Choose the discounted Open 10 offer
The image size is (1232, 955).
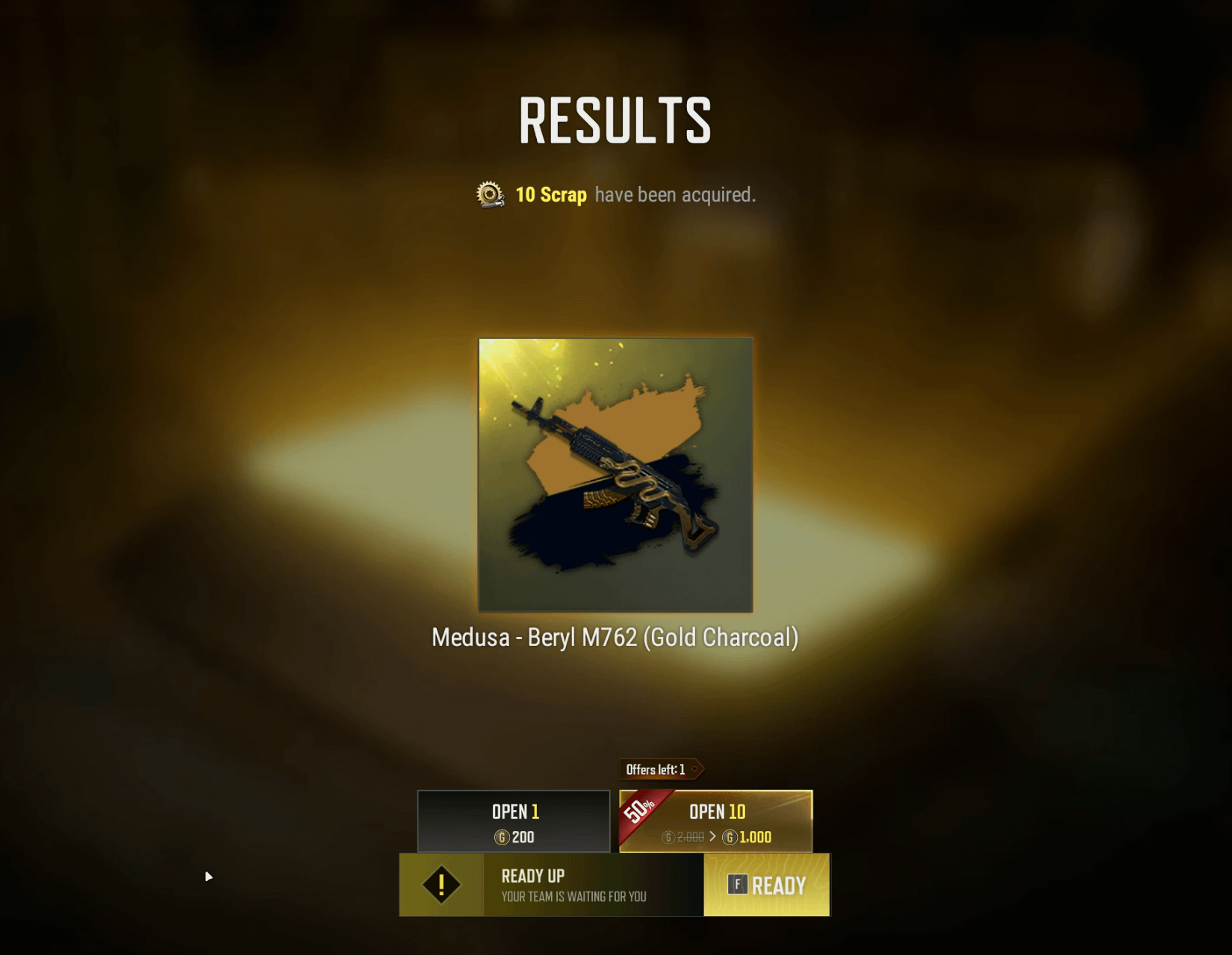click(716, 821)
